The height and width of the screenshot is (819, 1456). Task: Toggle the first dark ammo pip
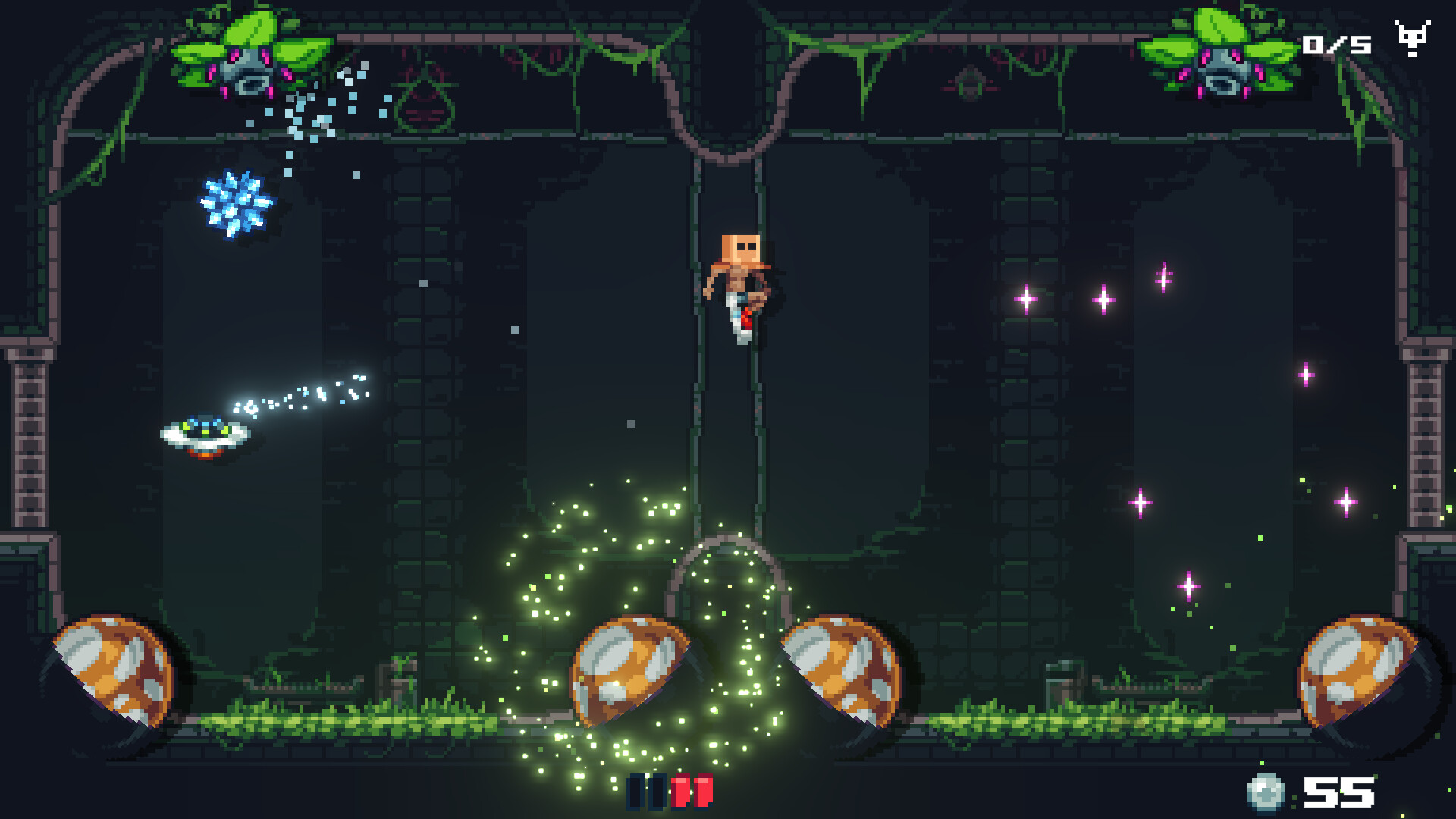[635, 793]
